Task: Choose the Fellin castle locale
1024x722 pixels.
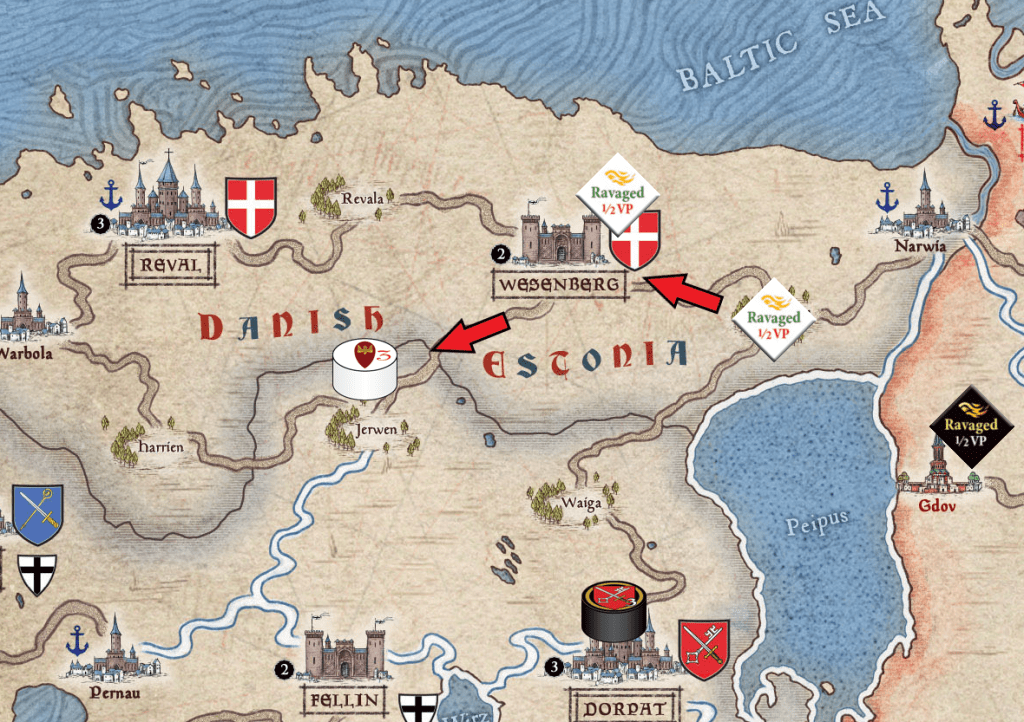Action: pyautogui.click(x=343, y=651)
